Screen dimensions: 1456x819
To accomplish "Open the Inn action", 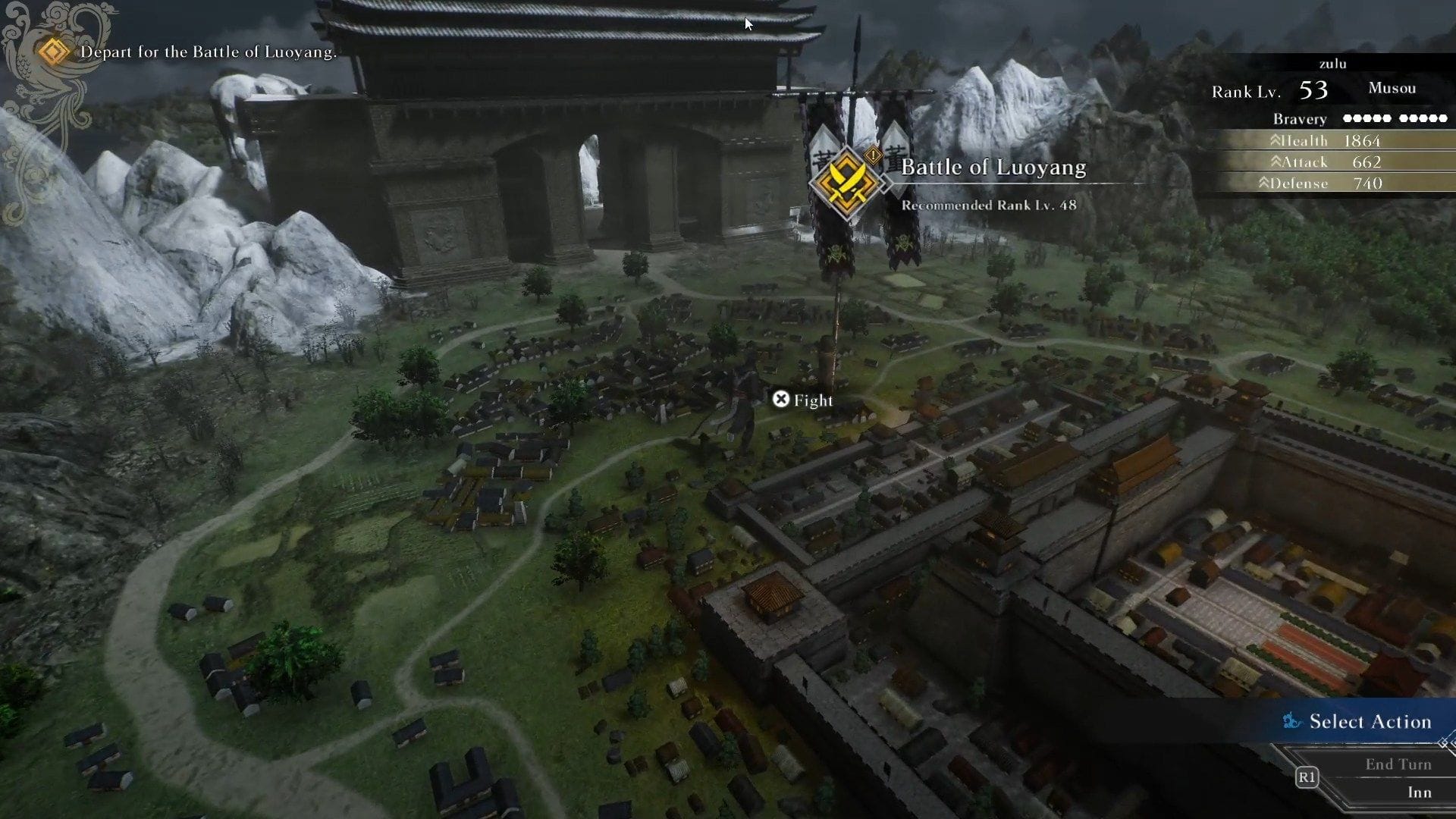I will click(x=1419, y=792).
